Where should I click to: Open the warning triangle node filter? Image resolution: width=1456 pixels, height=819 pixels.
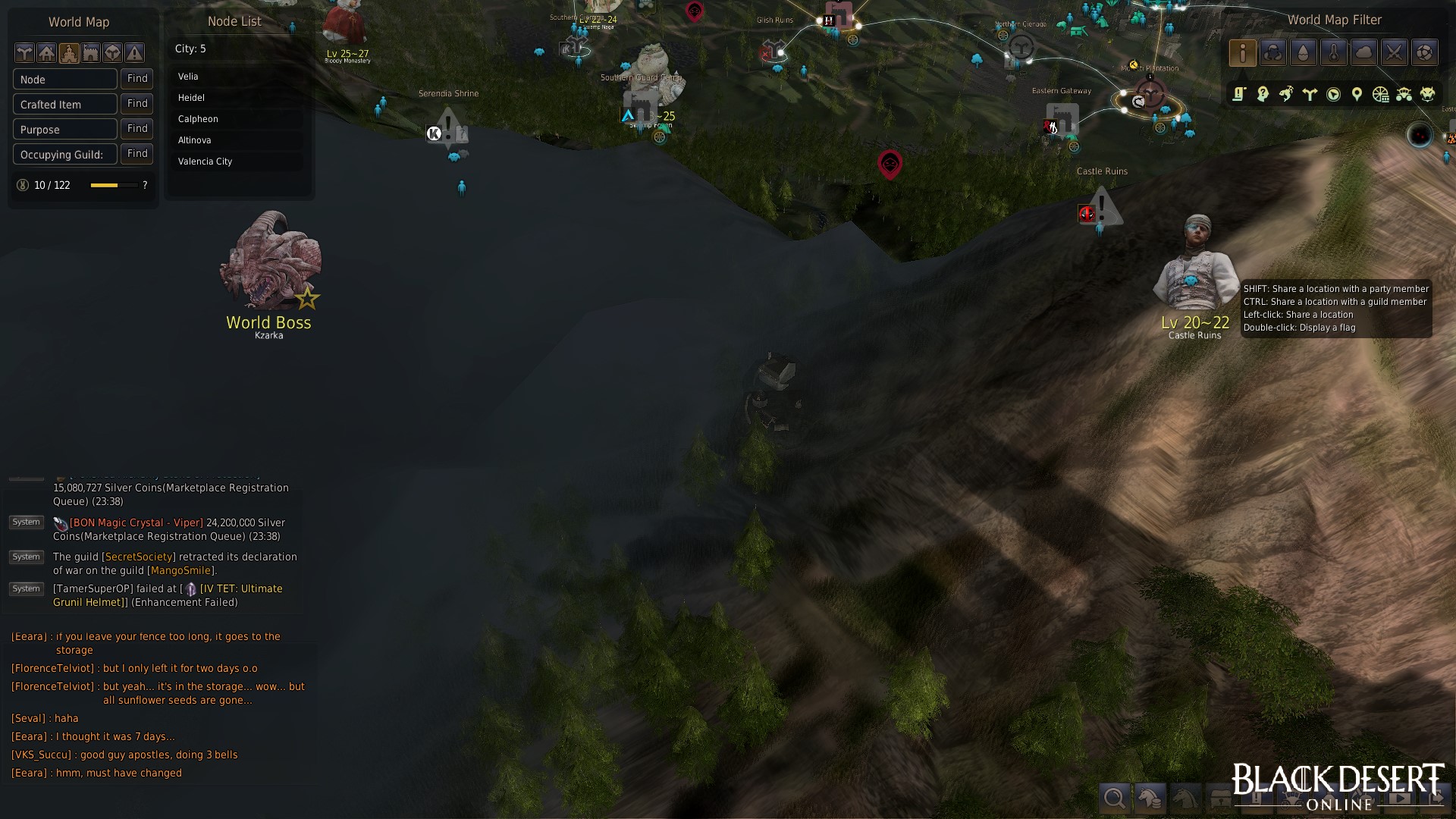(x=134, y=53)
